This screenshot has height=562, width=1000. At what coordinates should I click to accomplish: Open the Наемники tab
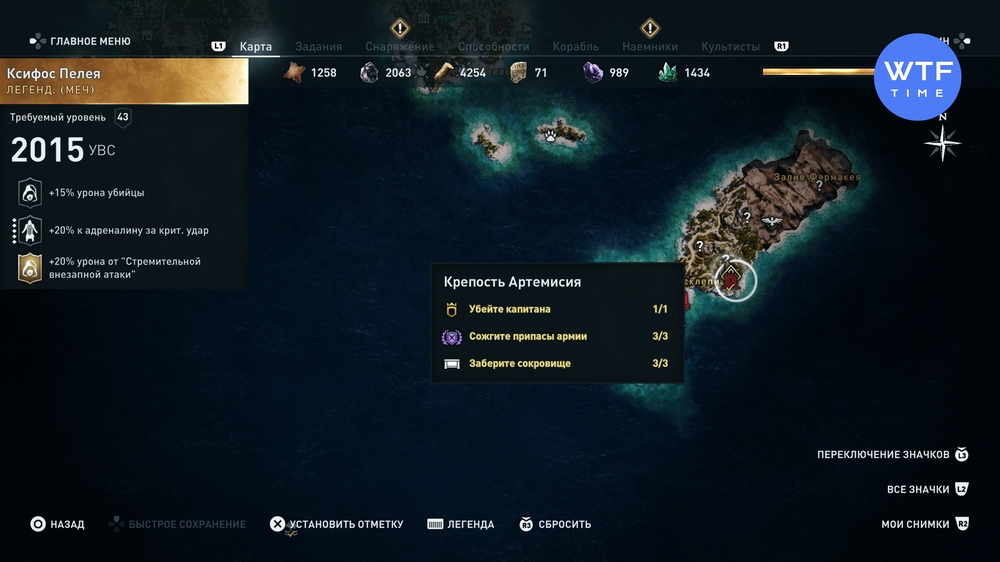pyautogui.click(x=649, y=47)
